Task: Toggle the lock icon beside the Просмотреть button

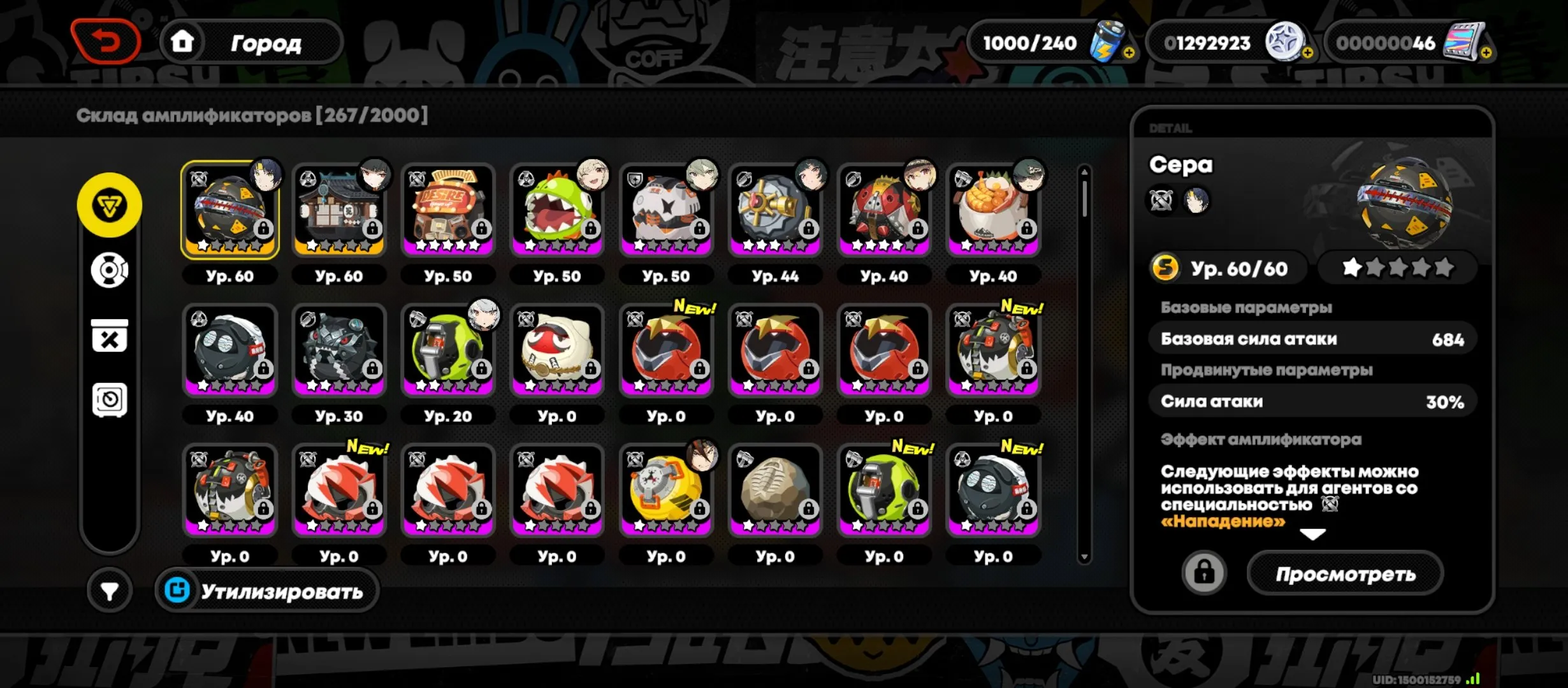Action: tap(1203, 572)
